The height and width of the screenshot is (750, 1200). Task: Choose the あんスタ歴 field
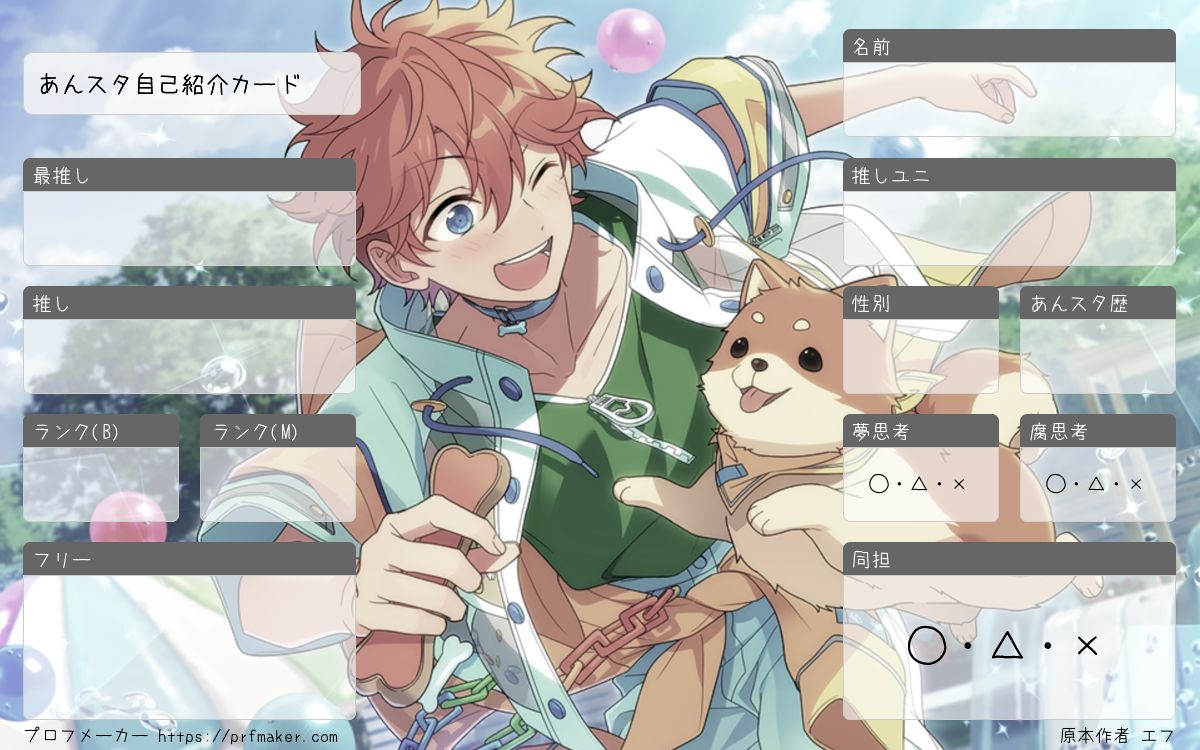pyautogui.click(x=1097, y=356)
